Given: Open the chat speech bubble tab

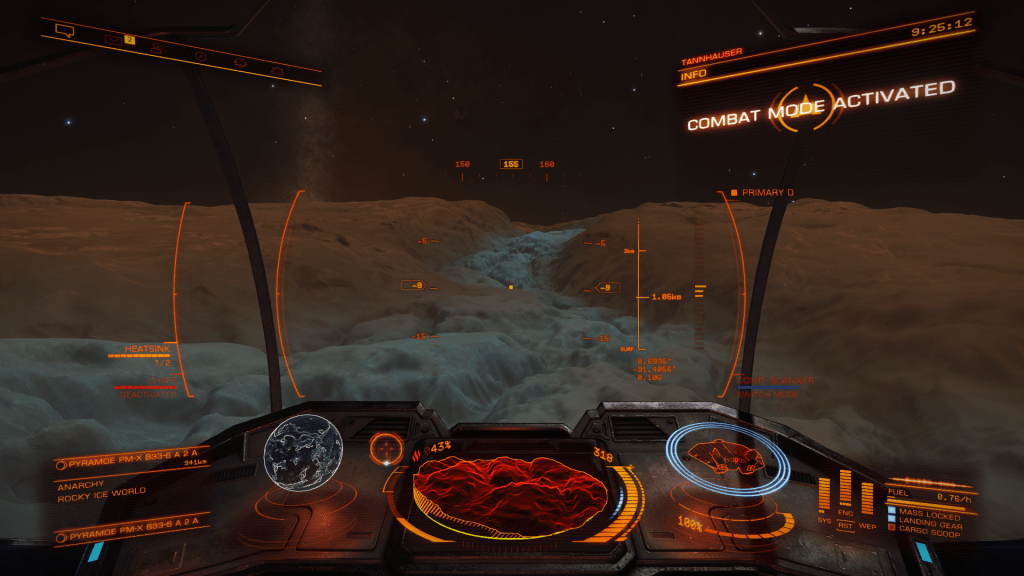Looking at the screenshot, I should [x=65, y=31].
